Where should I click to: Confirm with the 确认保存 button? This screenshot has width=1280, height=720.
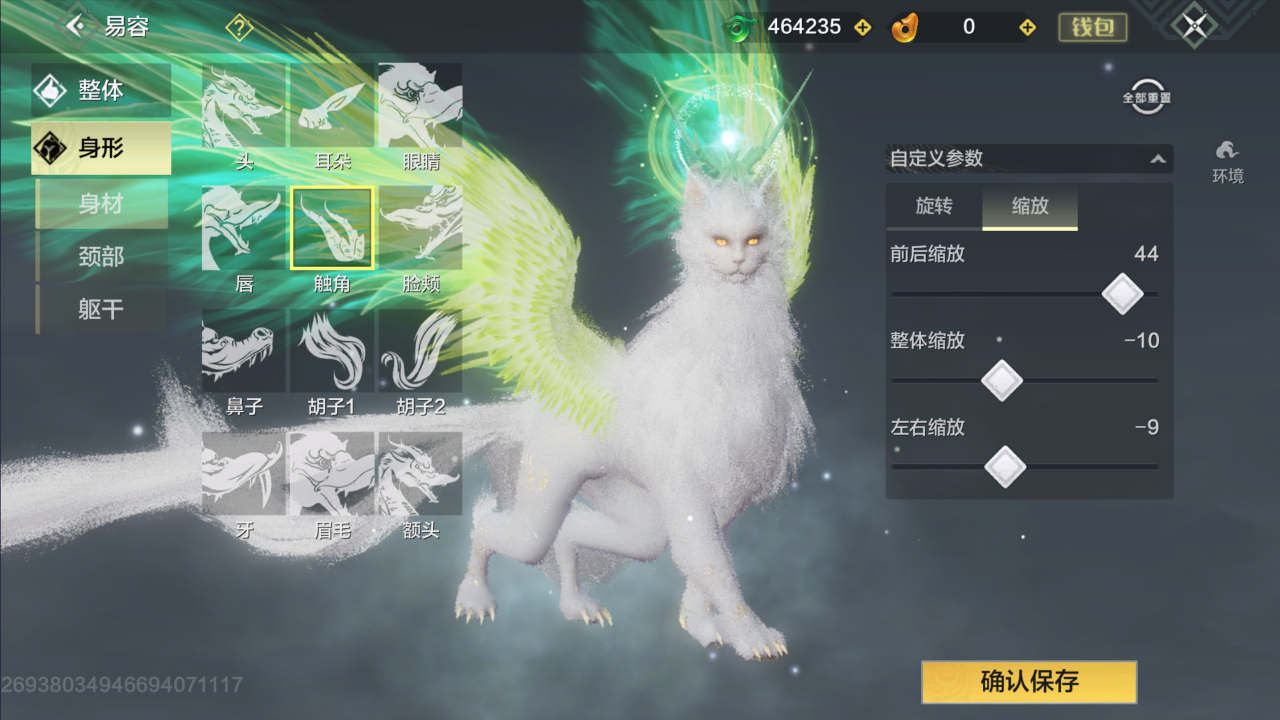click(x=1029, y=682)
